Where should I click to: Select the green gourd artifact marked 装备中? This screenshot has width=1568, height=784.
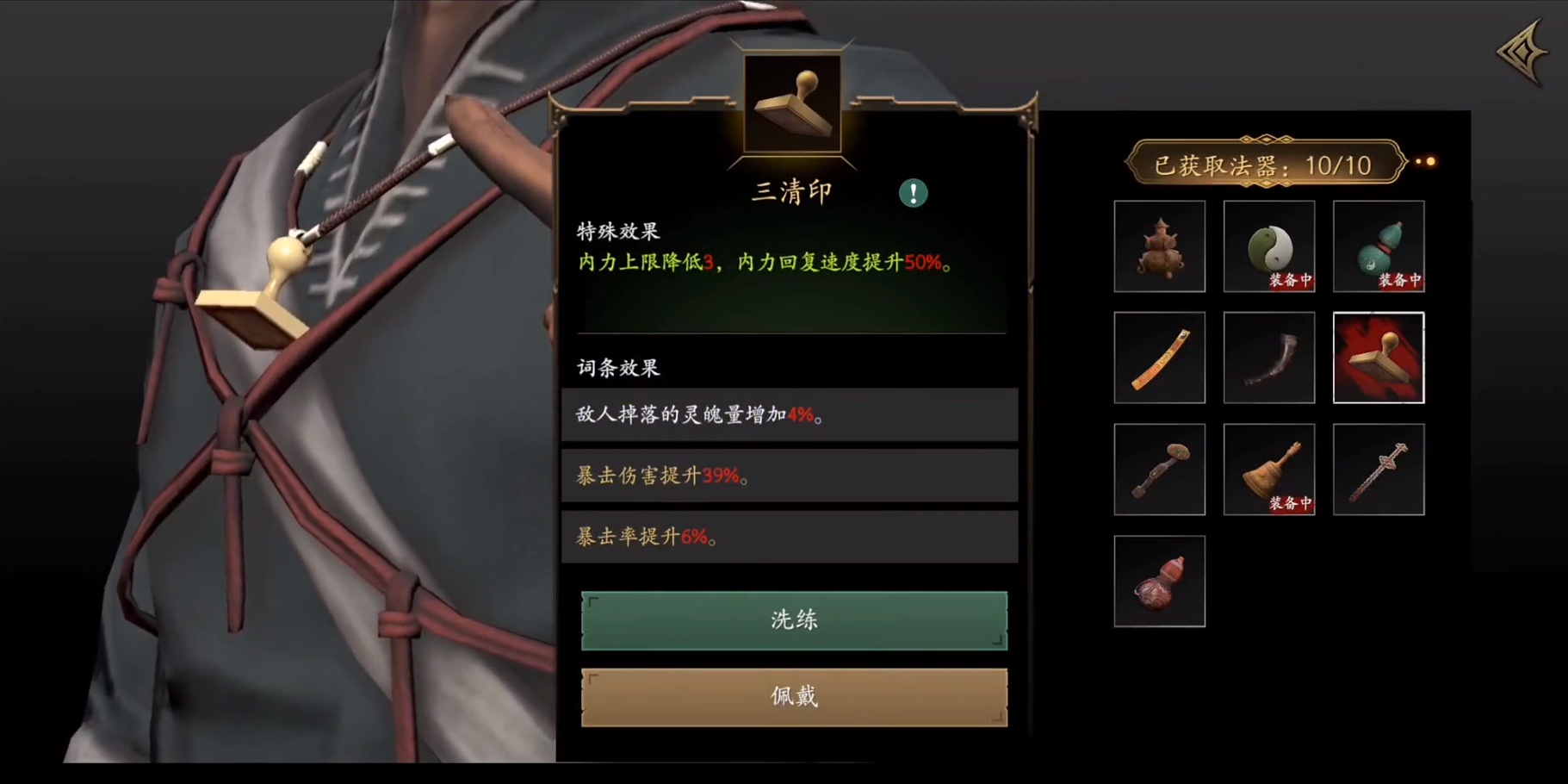point(1379,246)
